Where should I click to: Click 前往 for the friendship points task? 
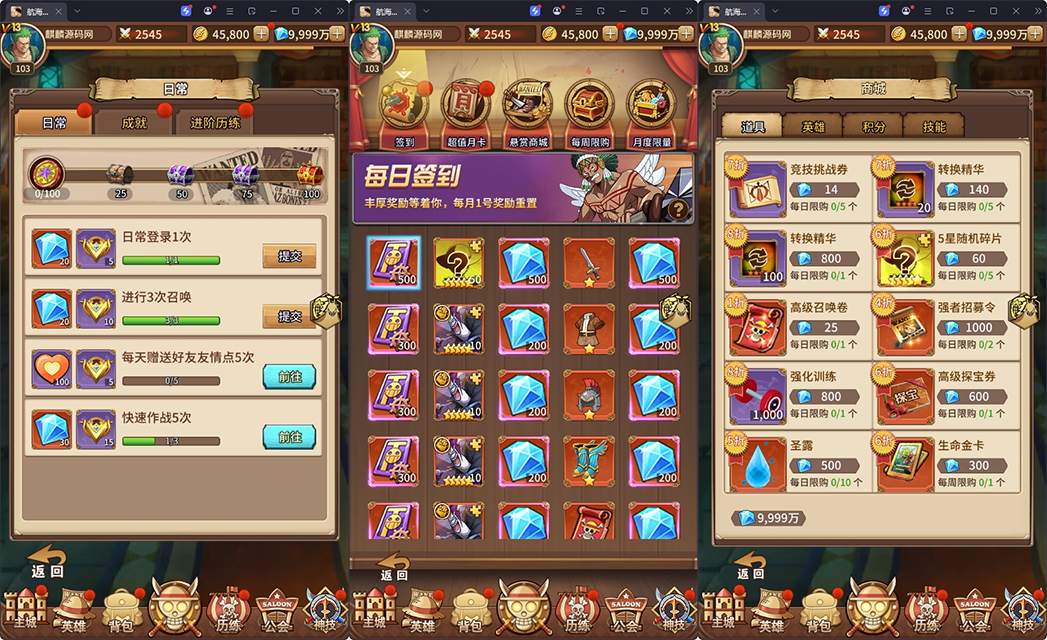tap(289, 376)
